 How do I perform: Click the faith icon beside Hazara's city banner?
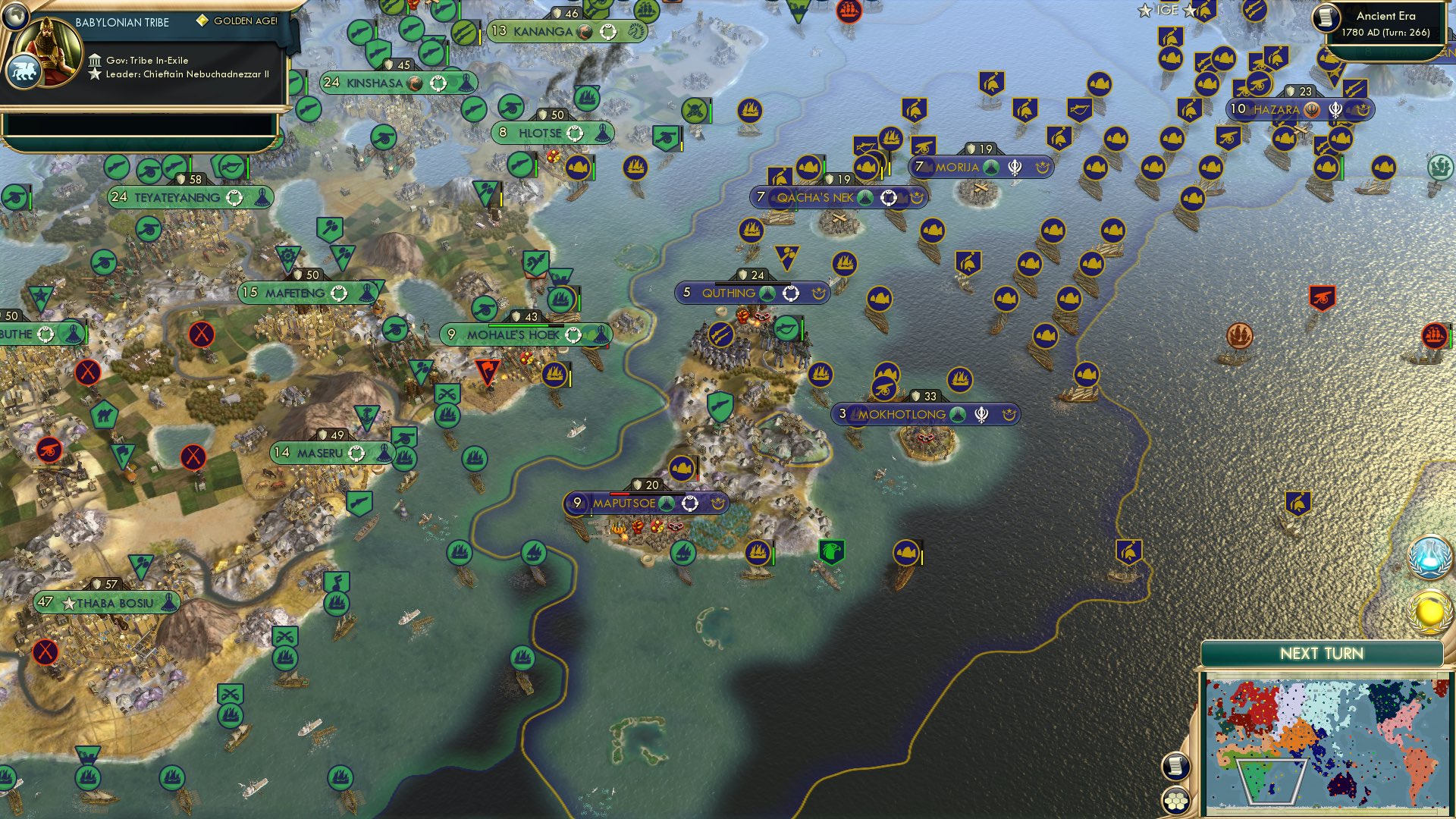pos(1313,109)
